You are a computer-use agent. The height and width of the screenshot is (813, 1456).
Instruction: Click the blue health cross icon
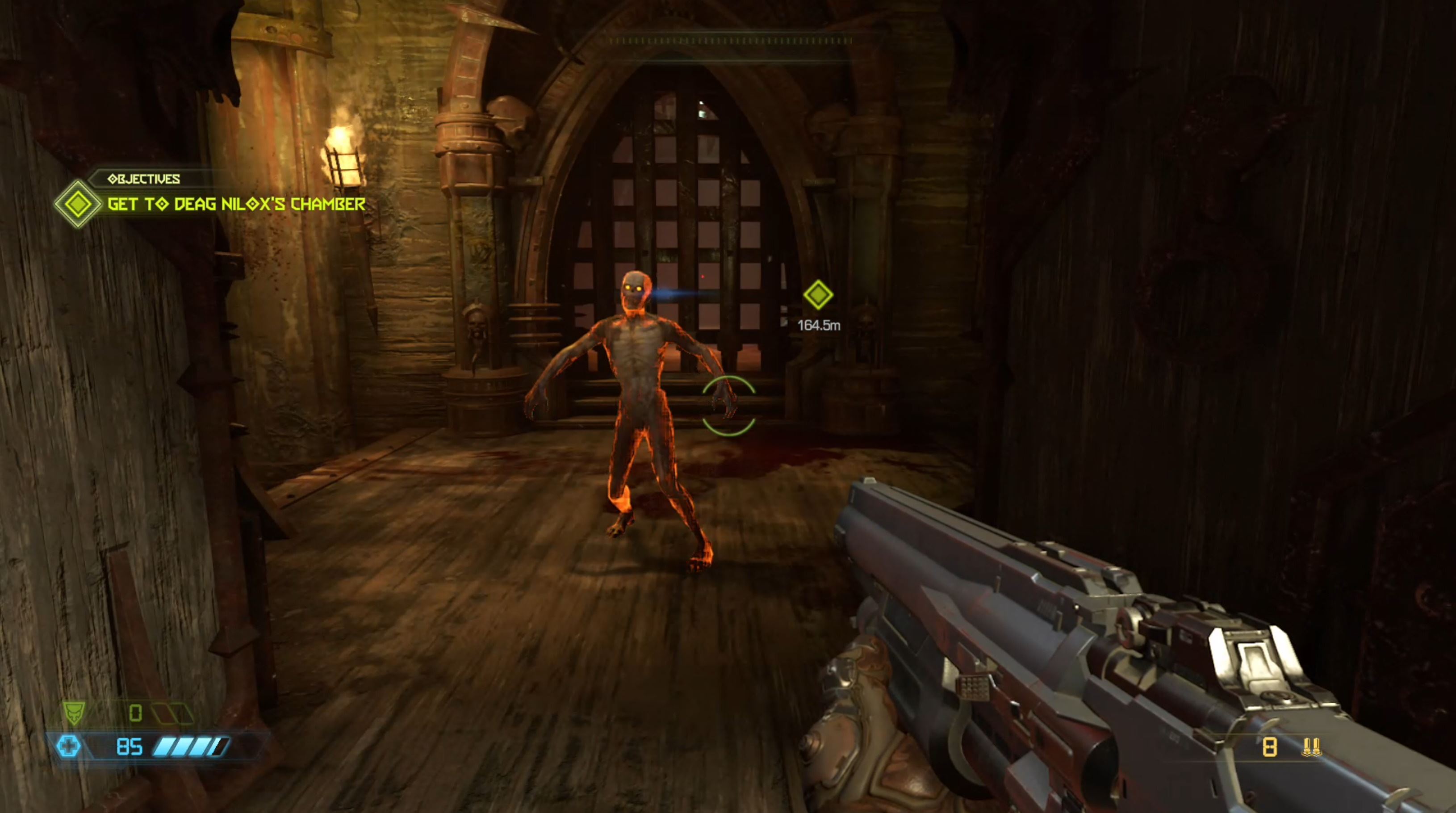pyautogui.click(x=68, y=747)
